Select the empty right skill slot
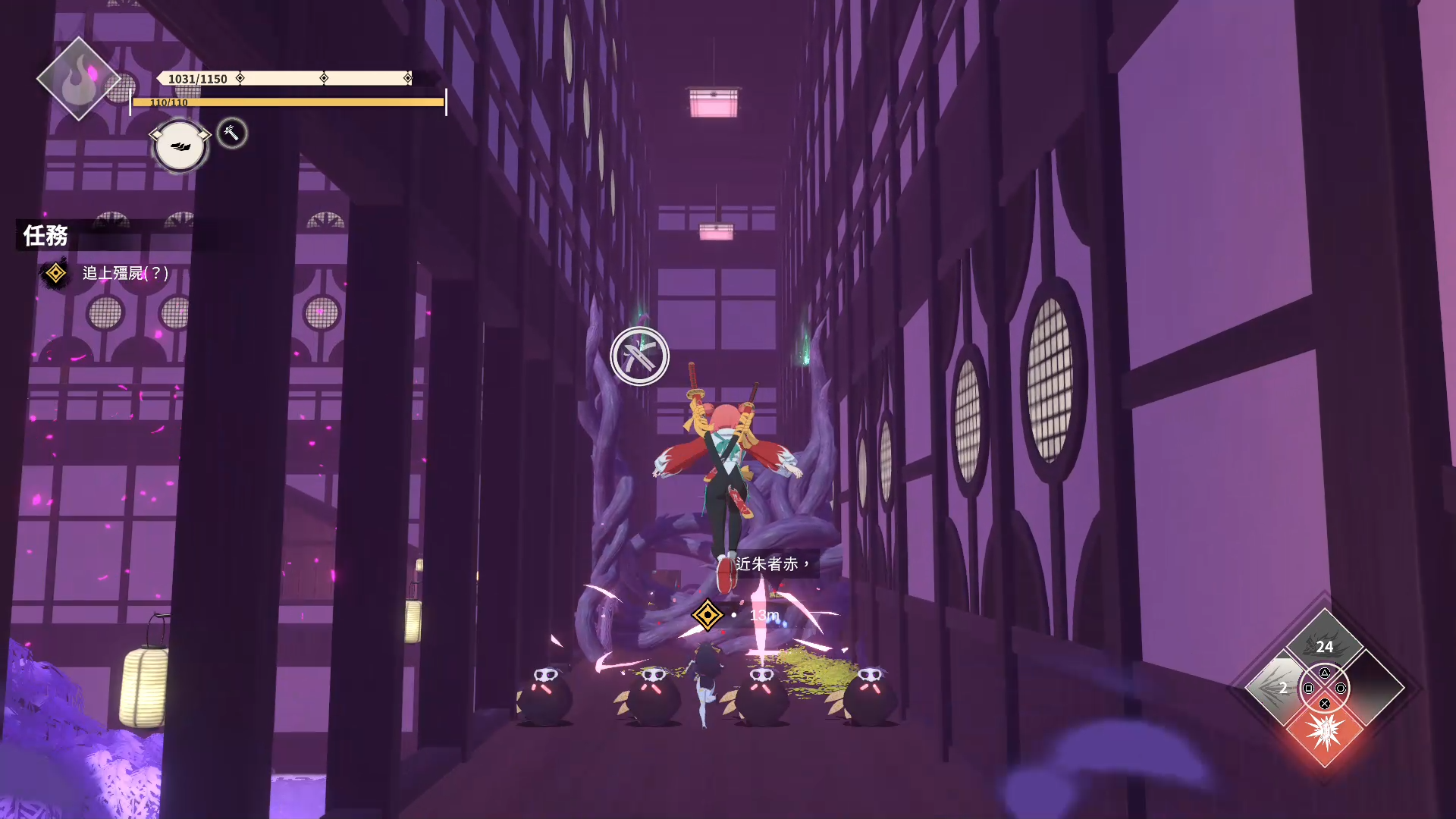 coord(1374,688)
